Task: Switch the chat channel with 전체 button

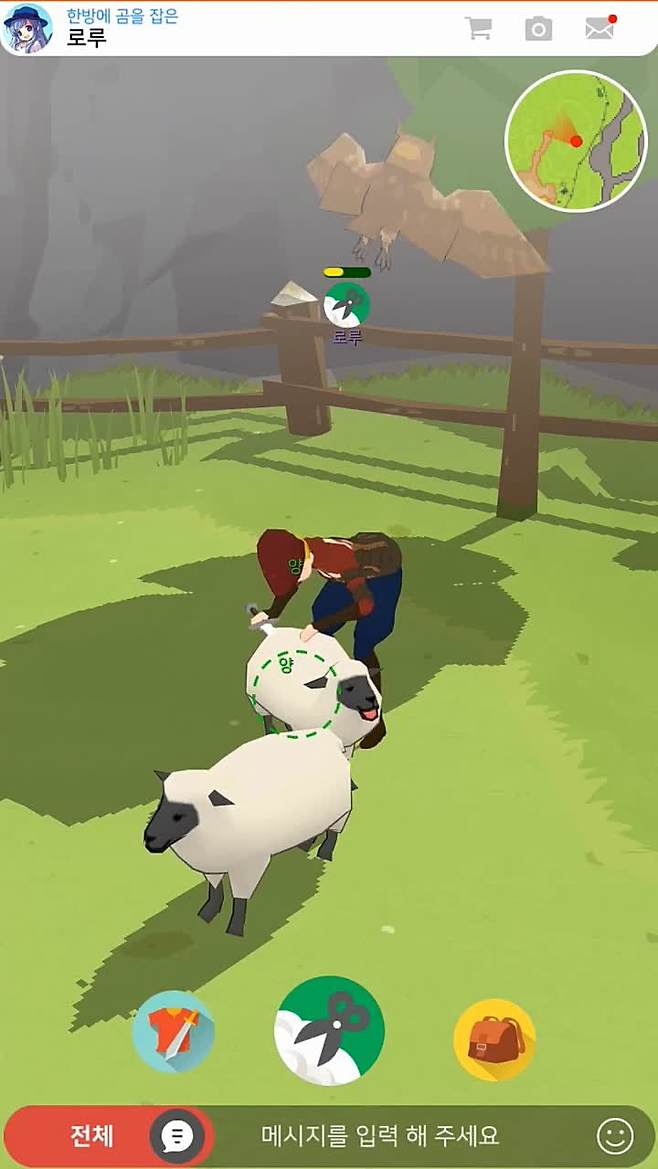Action: click(91, 1136)
